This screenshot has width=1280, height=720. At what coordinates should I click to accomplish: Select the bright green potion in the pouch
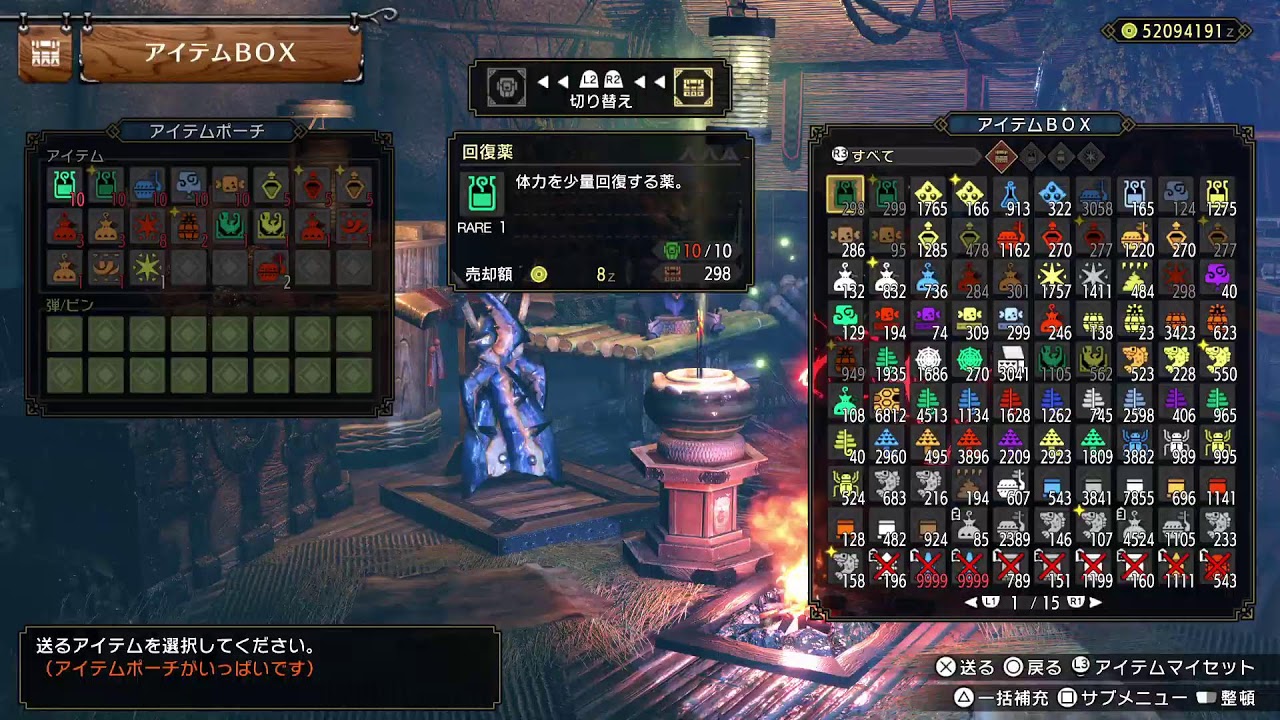(x=63, y=184)
